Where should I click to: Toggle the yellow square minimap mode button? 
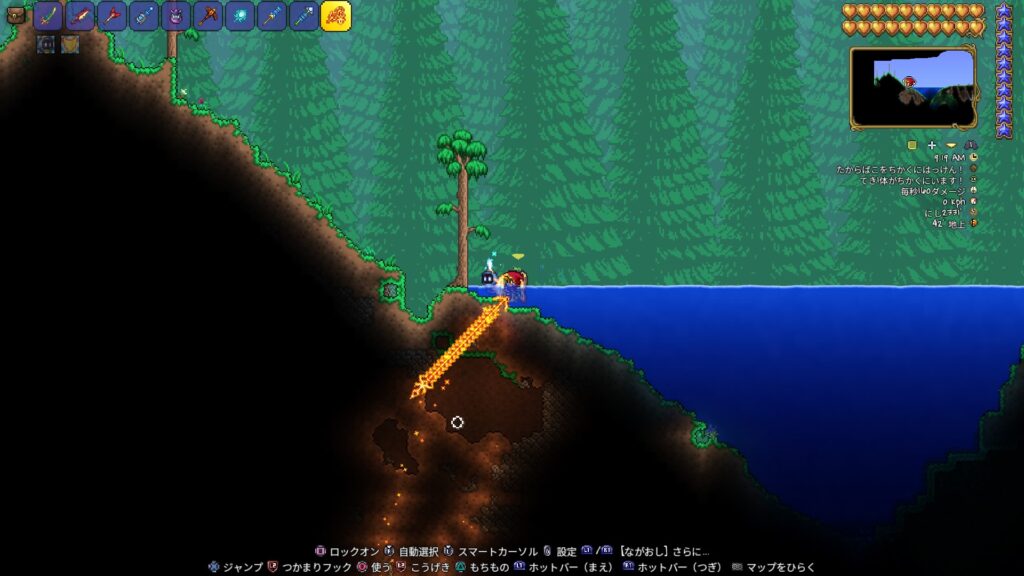pyautogui.click(x=912, y=145)
